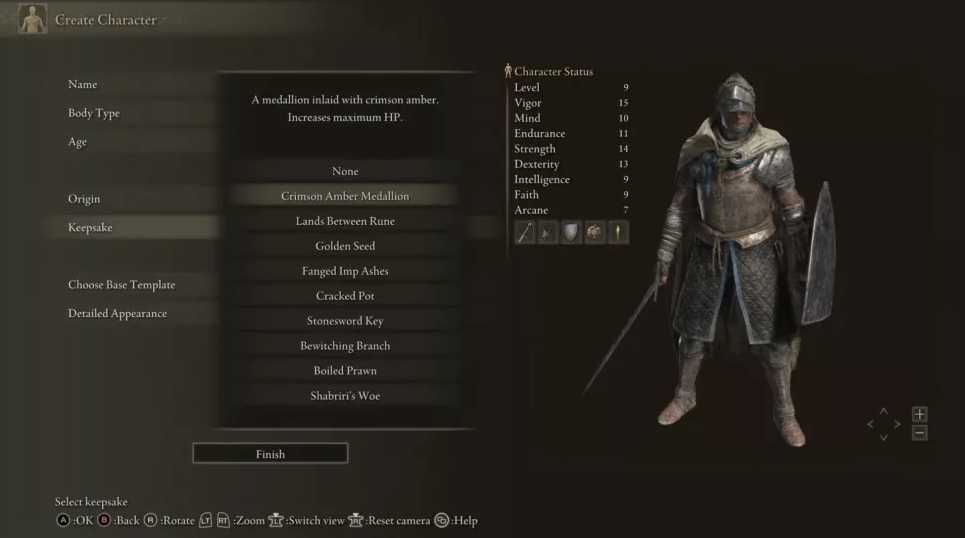Choose Shabriri's Woe keepsake
Screen dimensions: 965x538
(x=345, y=396)
